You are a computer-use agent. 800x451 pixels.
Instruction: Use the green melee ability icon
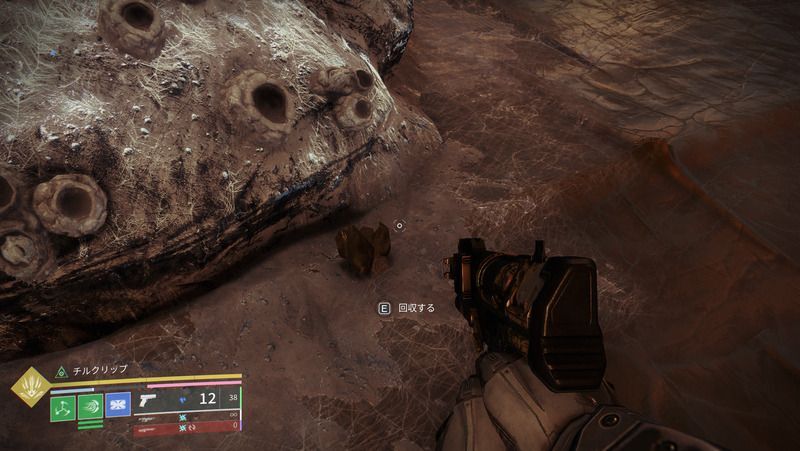point(92,407)
